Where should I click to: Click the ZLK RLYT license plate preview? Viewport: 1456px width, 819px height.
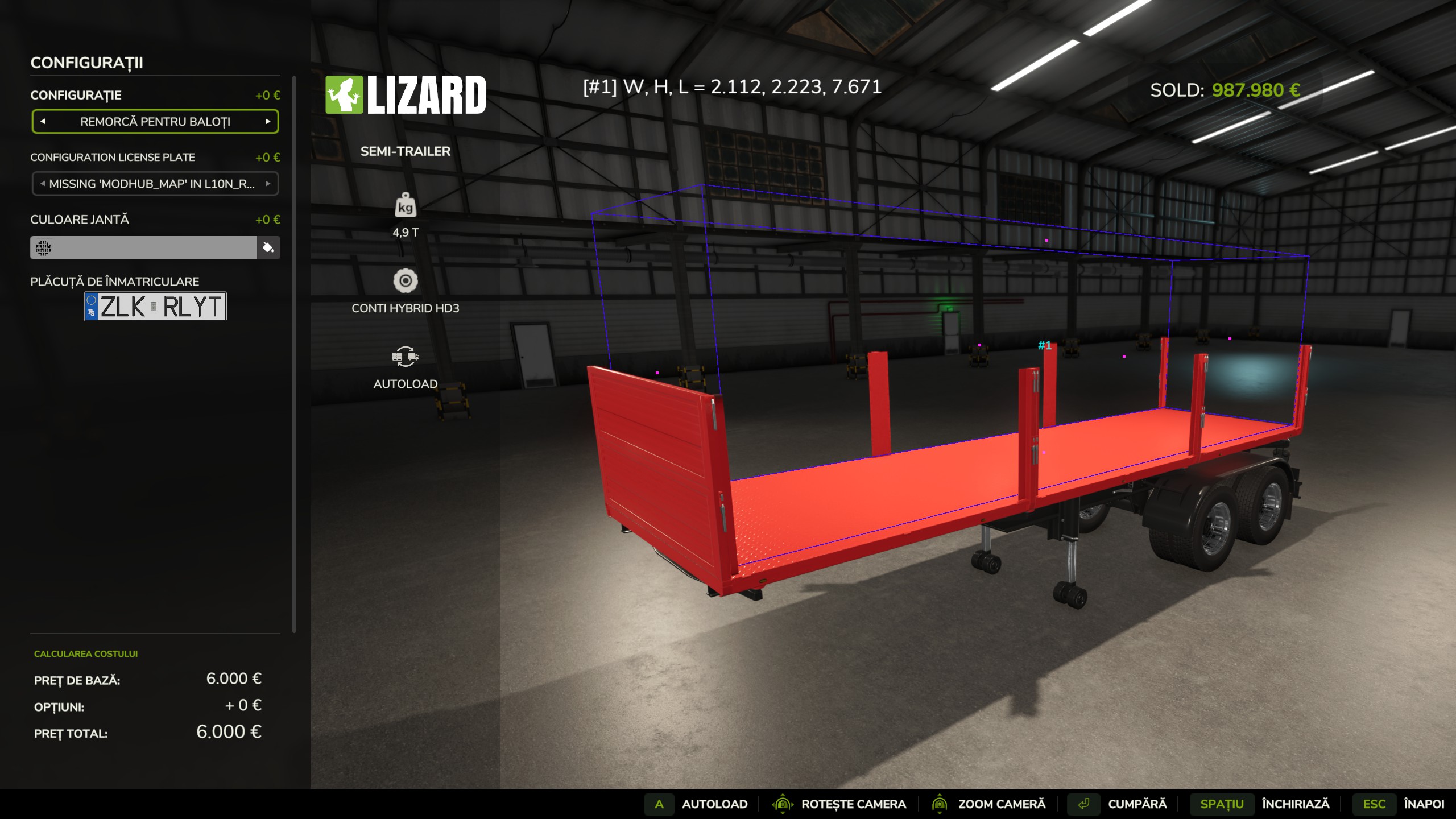pos(155,307)
